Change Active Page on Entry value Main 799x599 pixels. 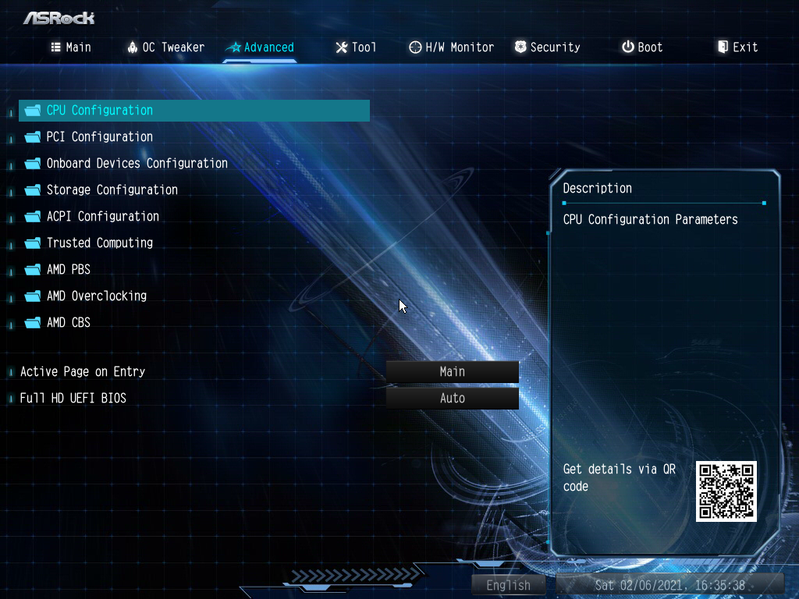coord(452,371)
